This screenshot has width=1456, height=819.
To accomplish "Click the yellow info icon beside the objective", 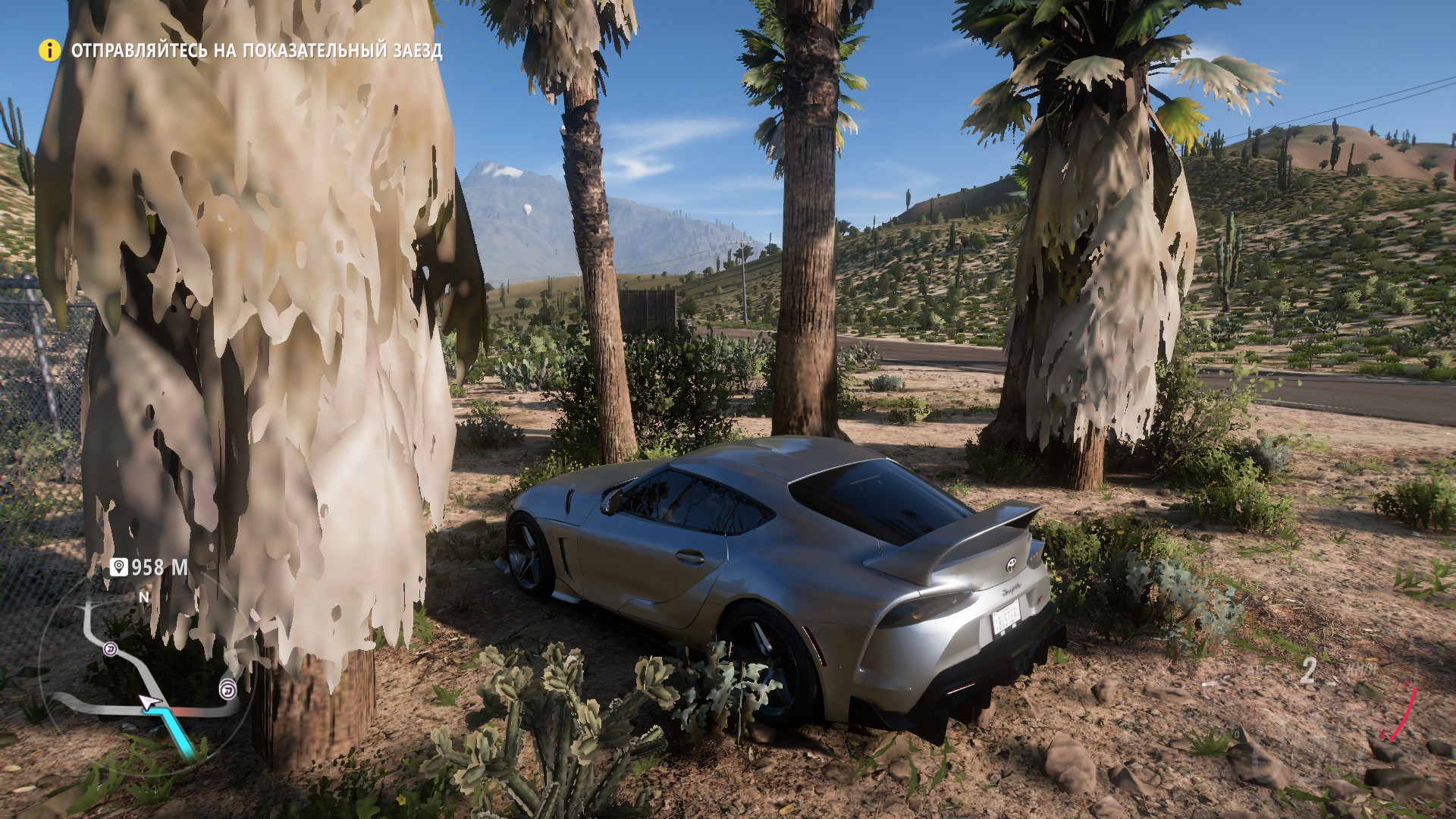I will coord(50,51).
